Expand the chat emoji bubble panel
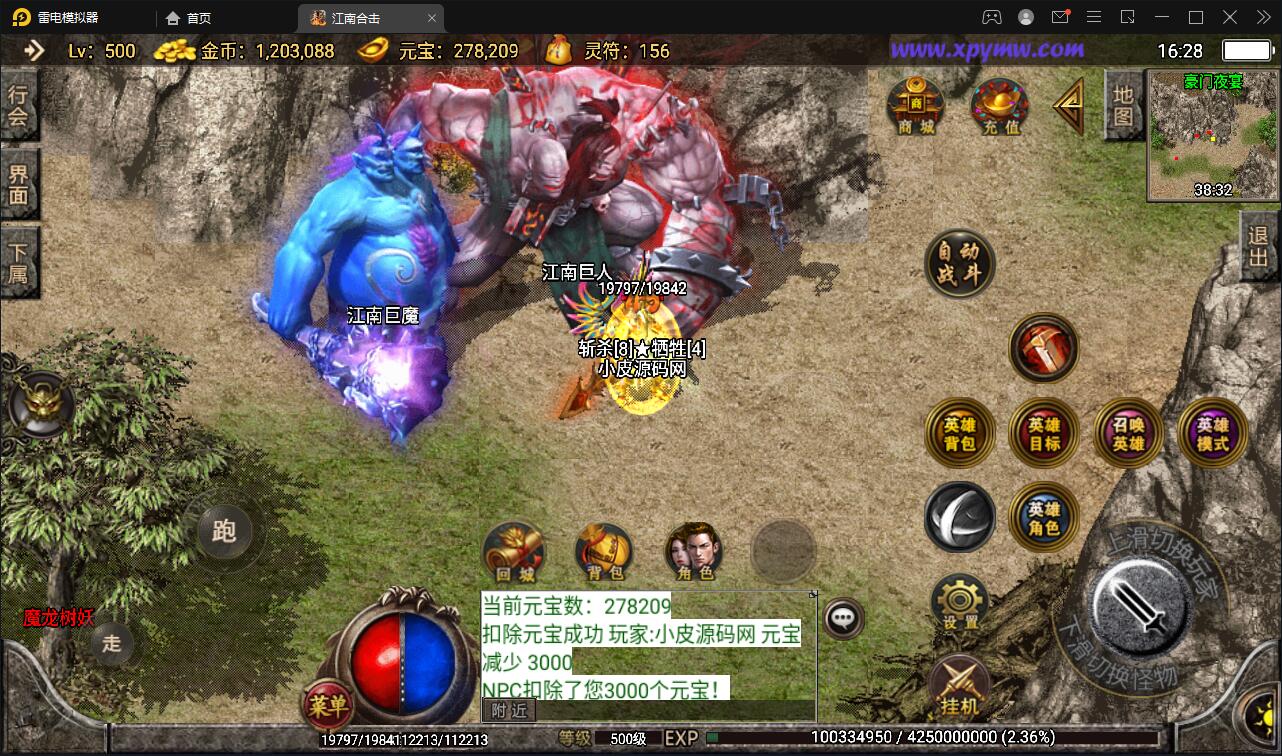This screenshot has width=1282, height=756. tap(843, 618)
